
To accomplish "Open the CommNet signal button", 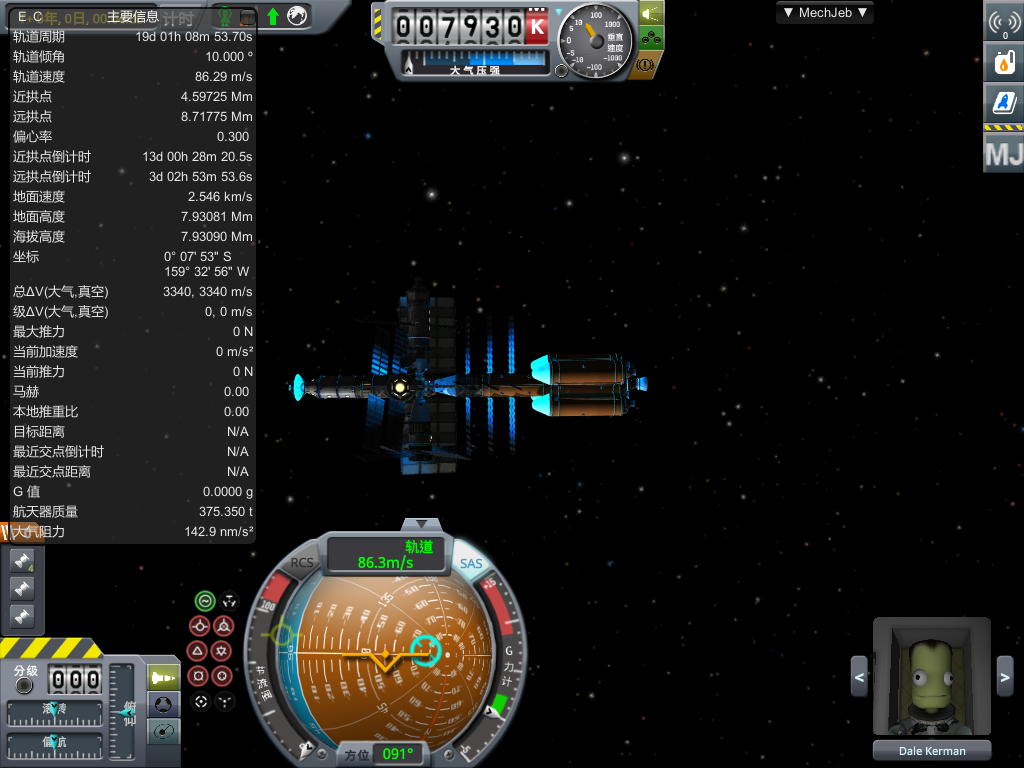I will [x=1004, y=23].
